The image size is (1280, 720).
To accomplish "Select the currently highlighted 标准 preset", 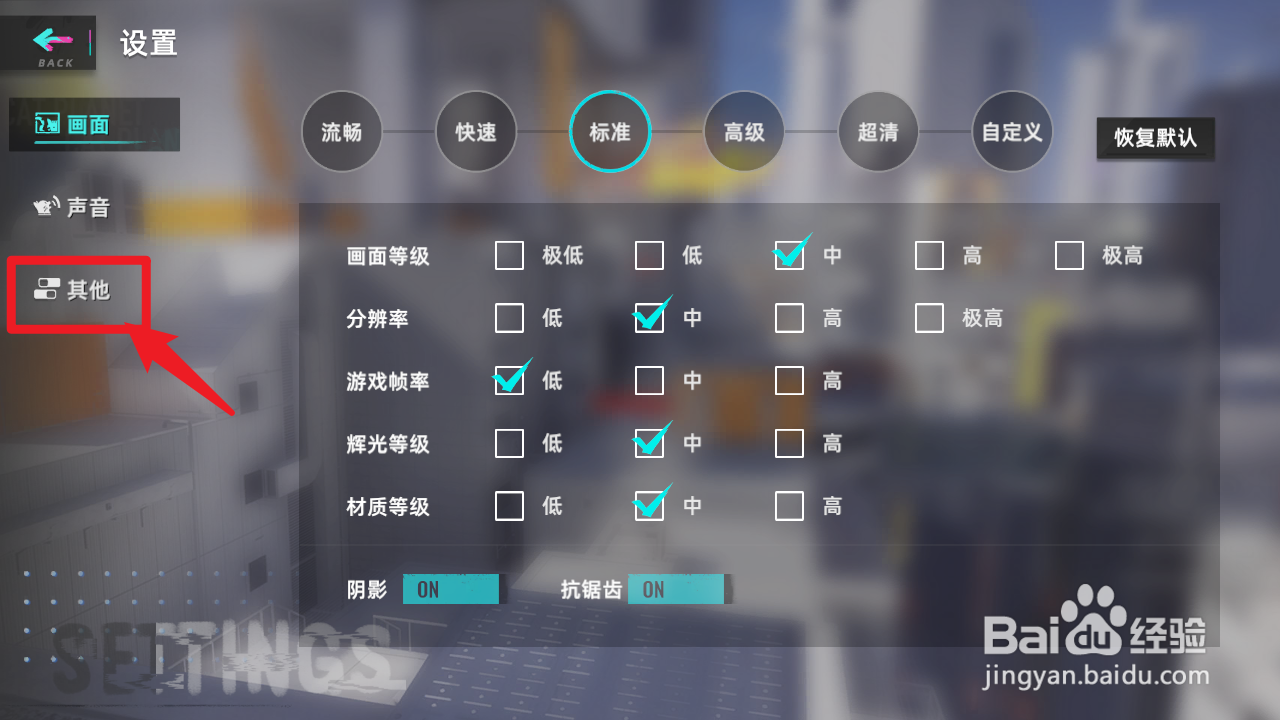I will point(610,131).
